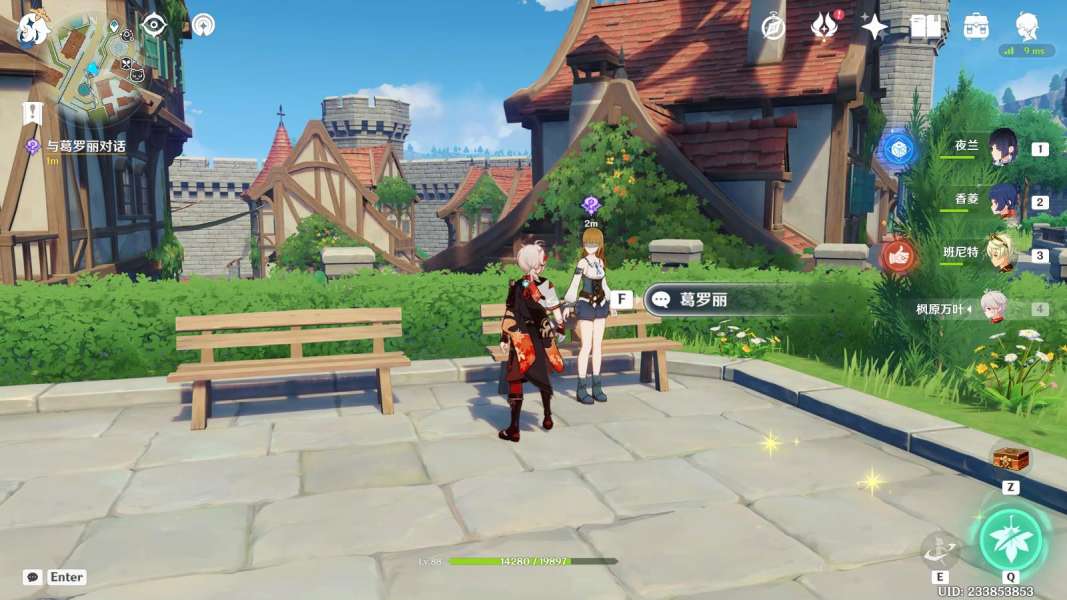Open the compass icon in top bar

773,27
